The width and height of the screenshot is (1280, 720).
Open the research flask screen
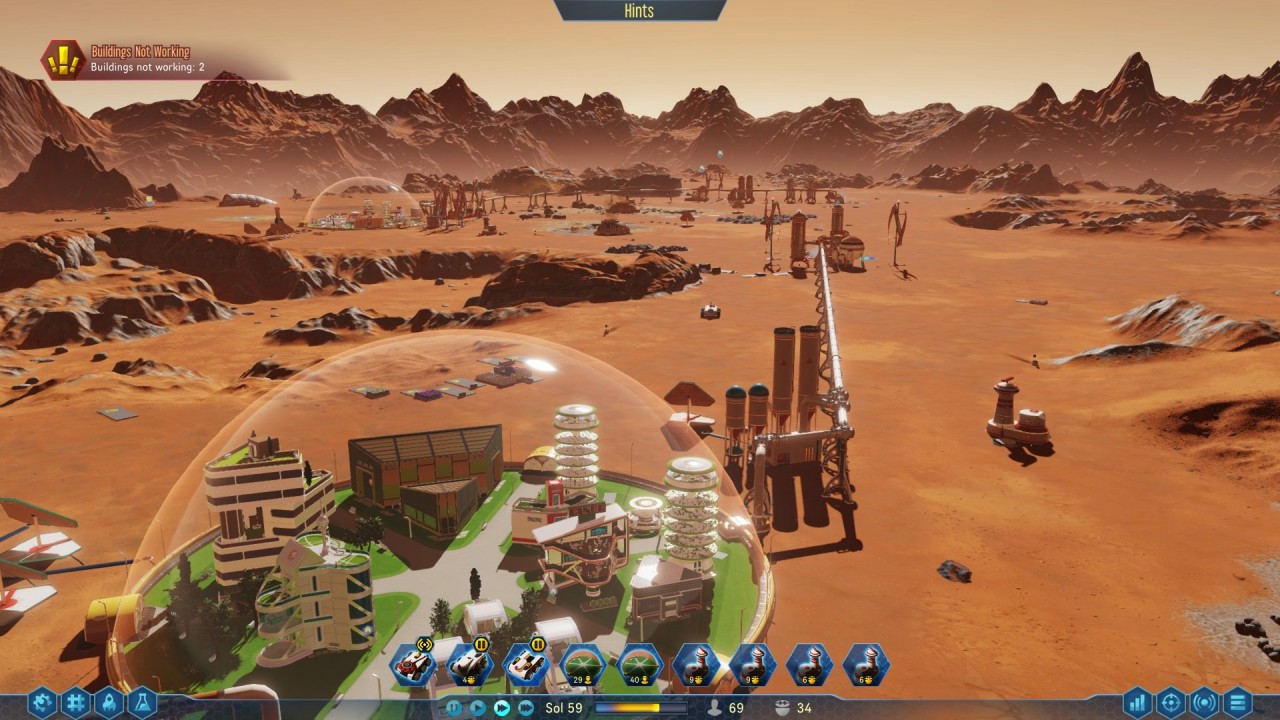(x=141, y=703)
